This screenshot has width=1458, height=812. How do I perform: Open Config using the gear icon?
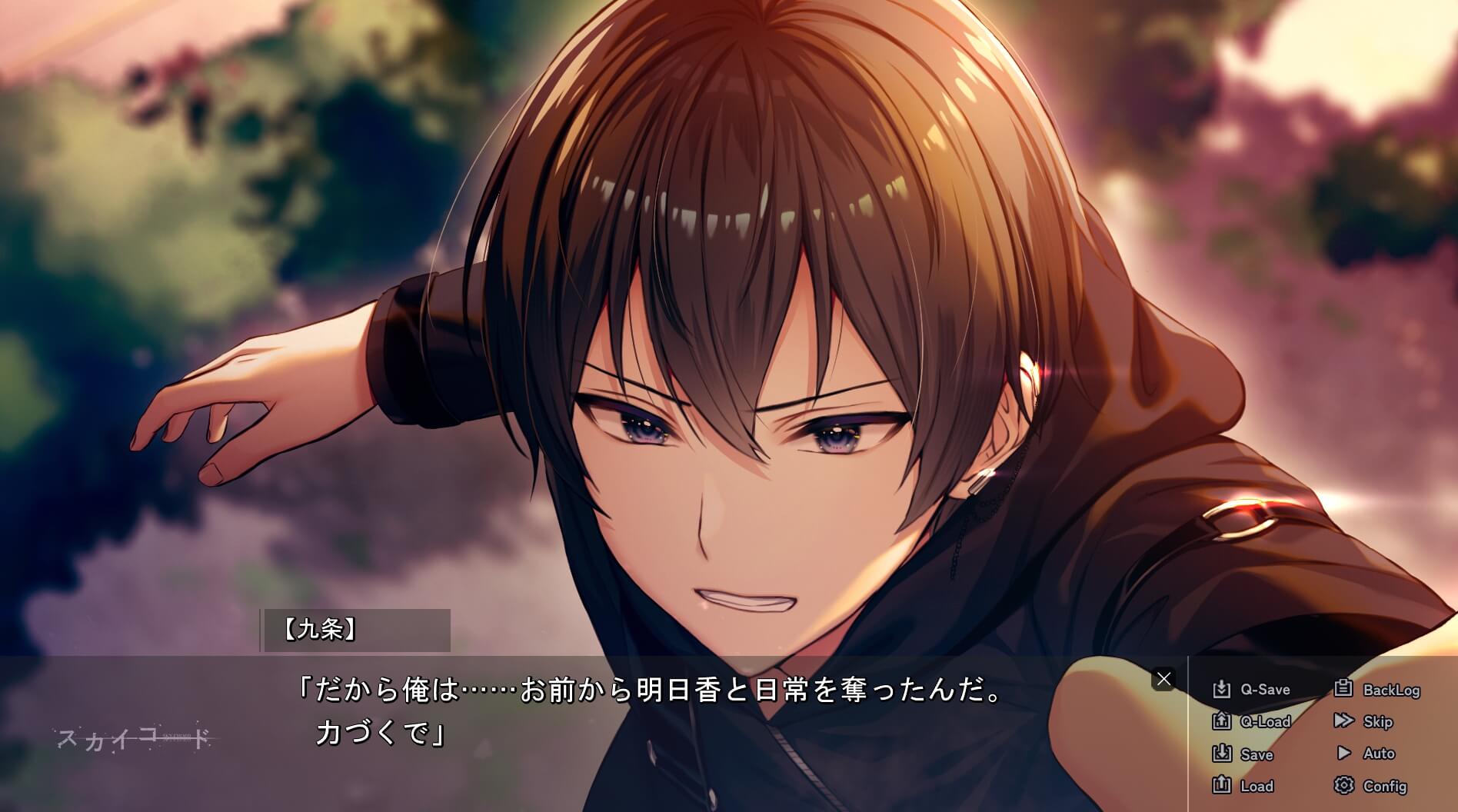point(1345,787)
